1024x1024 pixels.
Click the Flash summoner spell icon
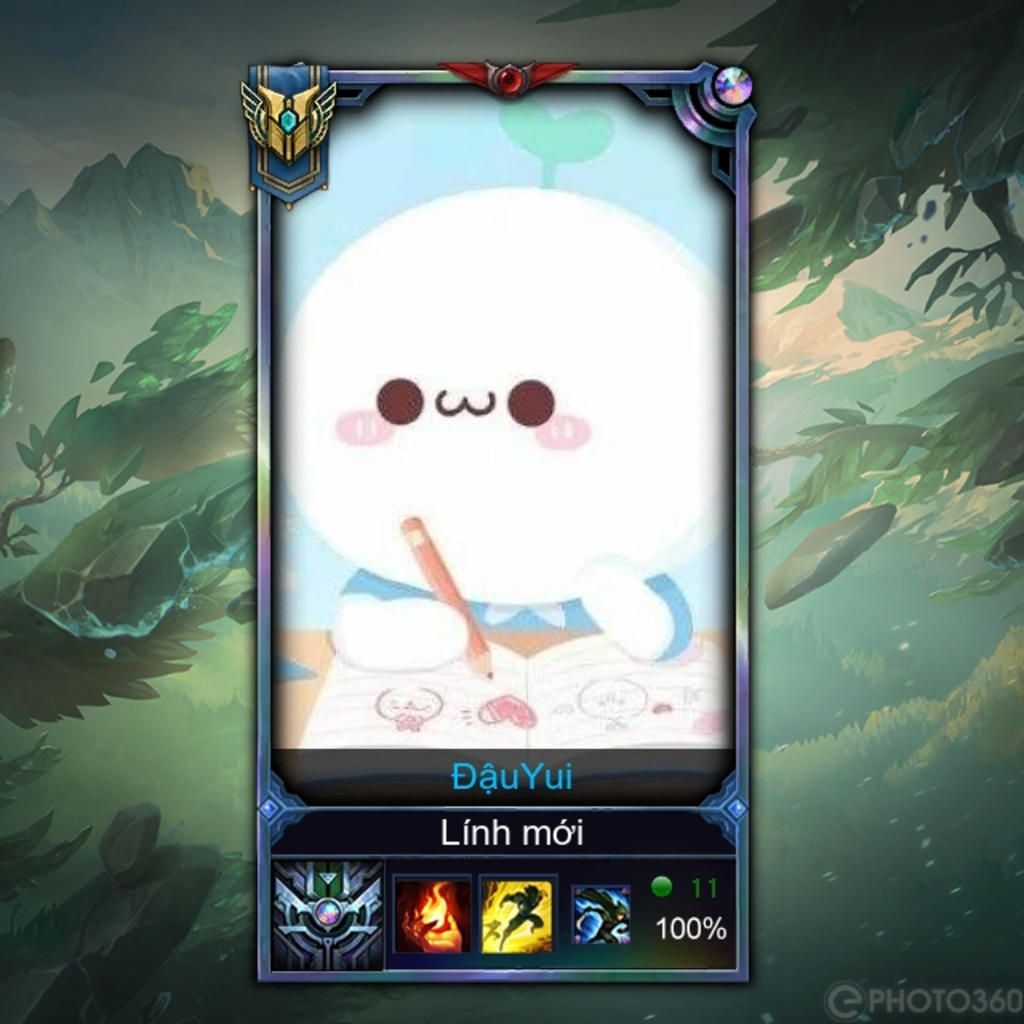[516, 915]
